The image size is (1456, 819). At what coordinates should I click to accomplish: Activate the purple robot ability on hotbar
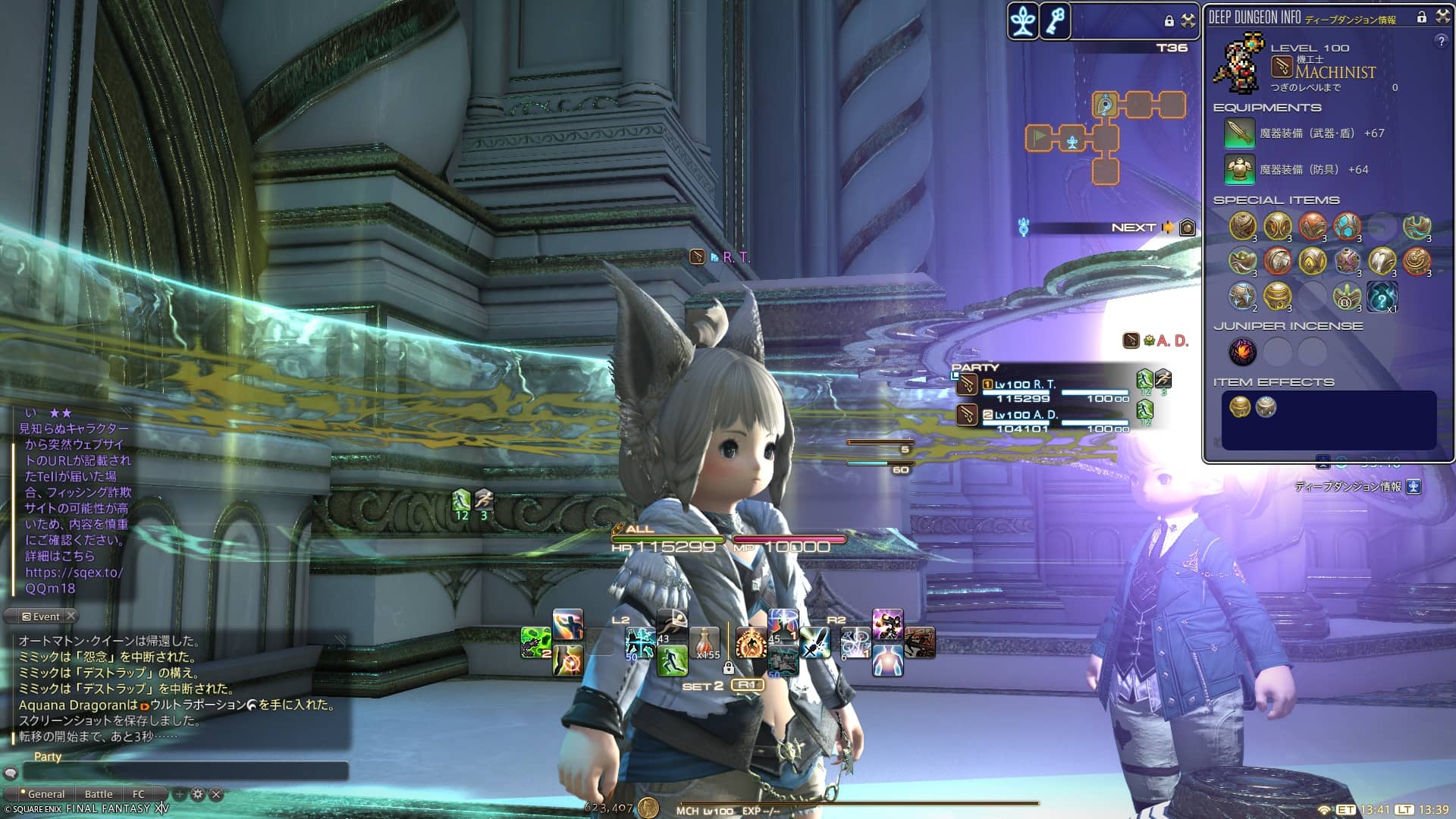887,625
